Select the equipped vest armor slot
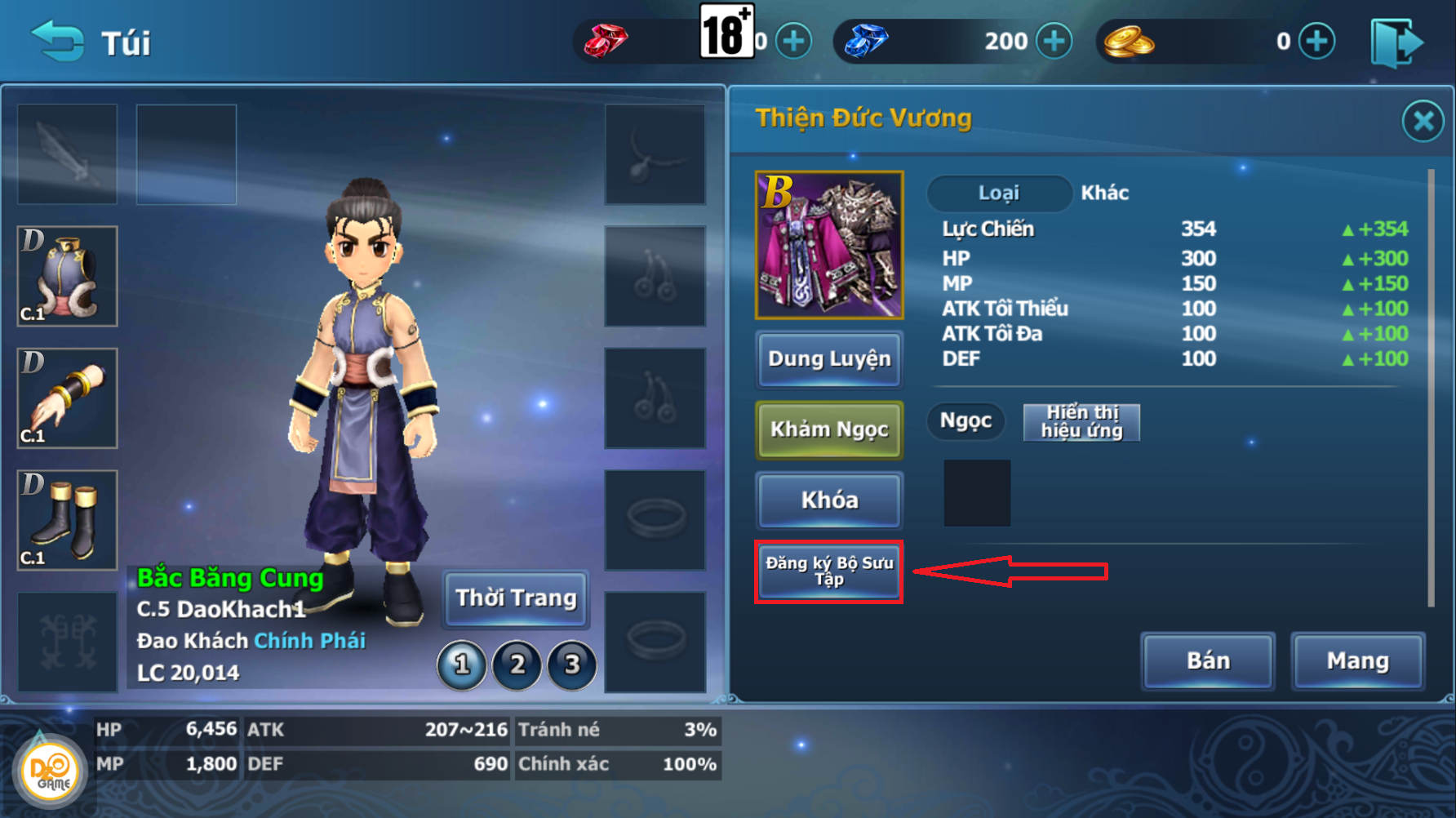The image size is (1456, 818). click(x=68, y=276)
